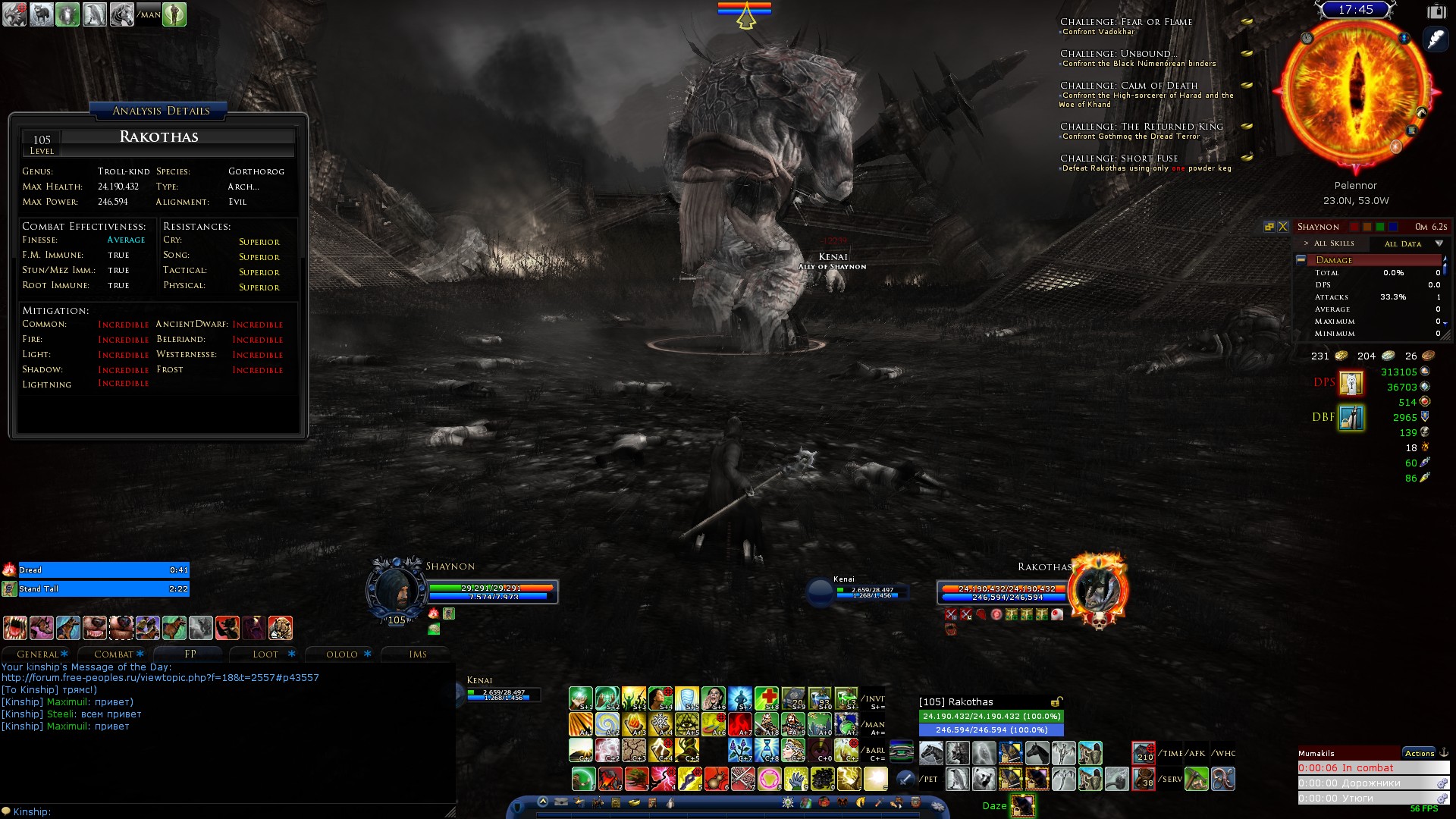1456x819 pixels.
Task: Open the feather quill icon beside the minimap
Action: pyautogui.click(x=1436, y=39)
